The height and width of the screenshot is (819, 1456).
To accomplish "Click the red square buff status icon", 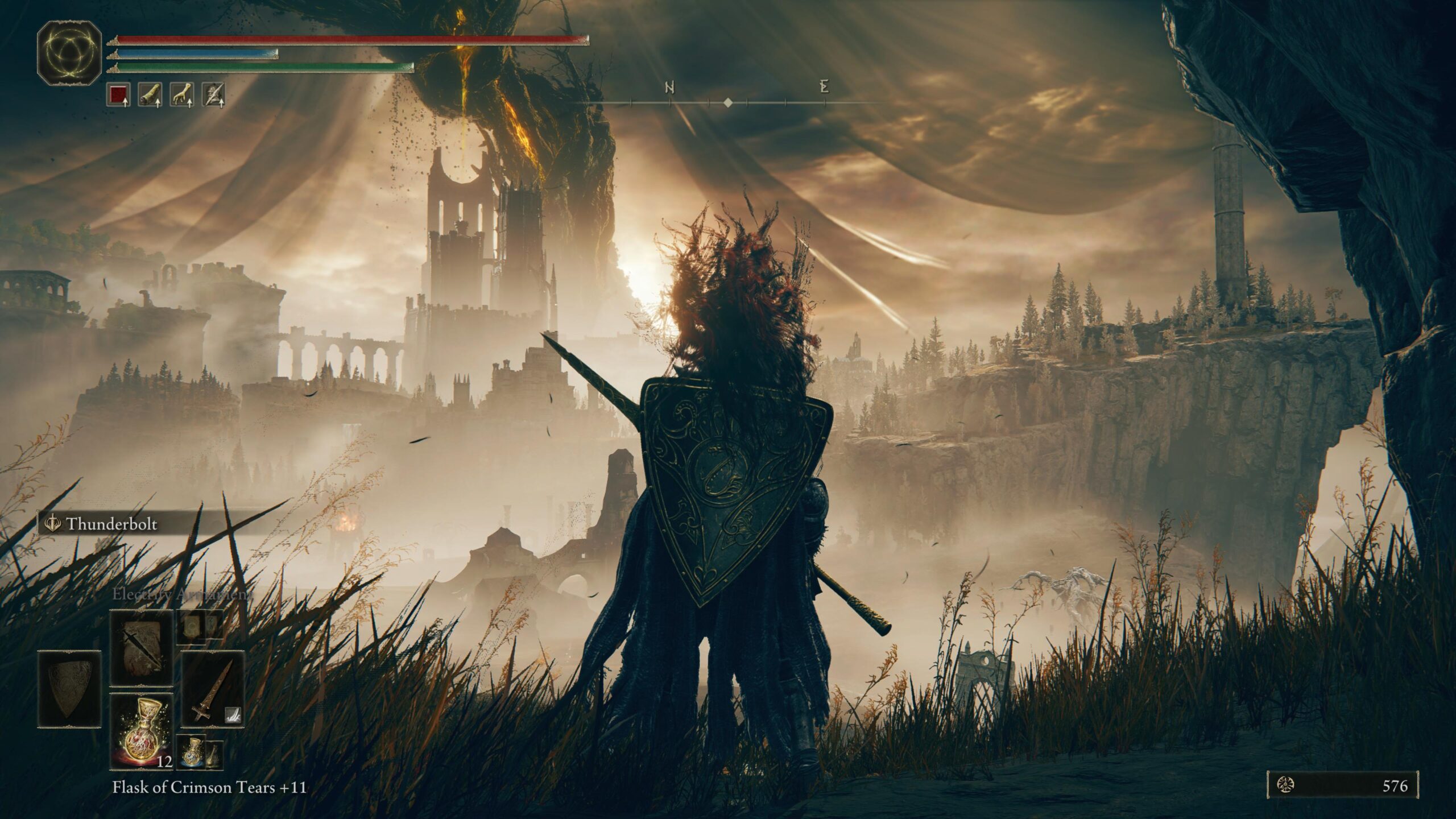I will coord(118,94).
